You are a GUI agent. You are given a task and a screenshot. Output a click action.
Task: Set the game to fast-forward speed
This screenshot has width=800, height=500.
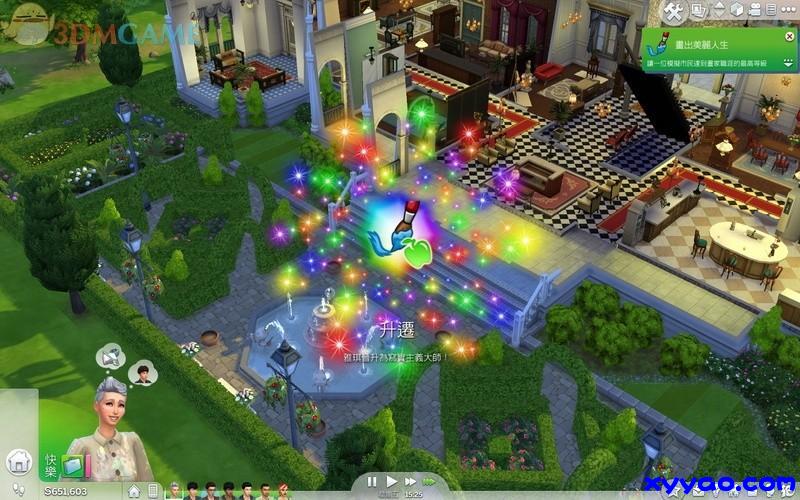tap(410, 481)
